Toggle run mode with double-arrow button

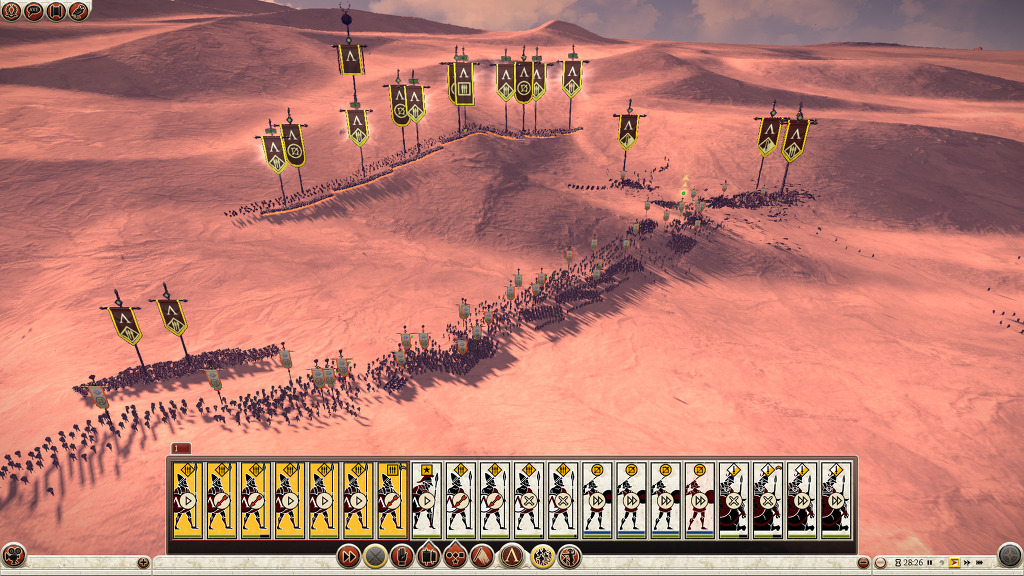pos(348,556)
